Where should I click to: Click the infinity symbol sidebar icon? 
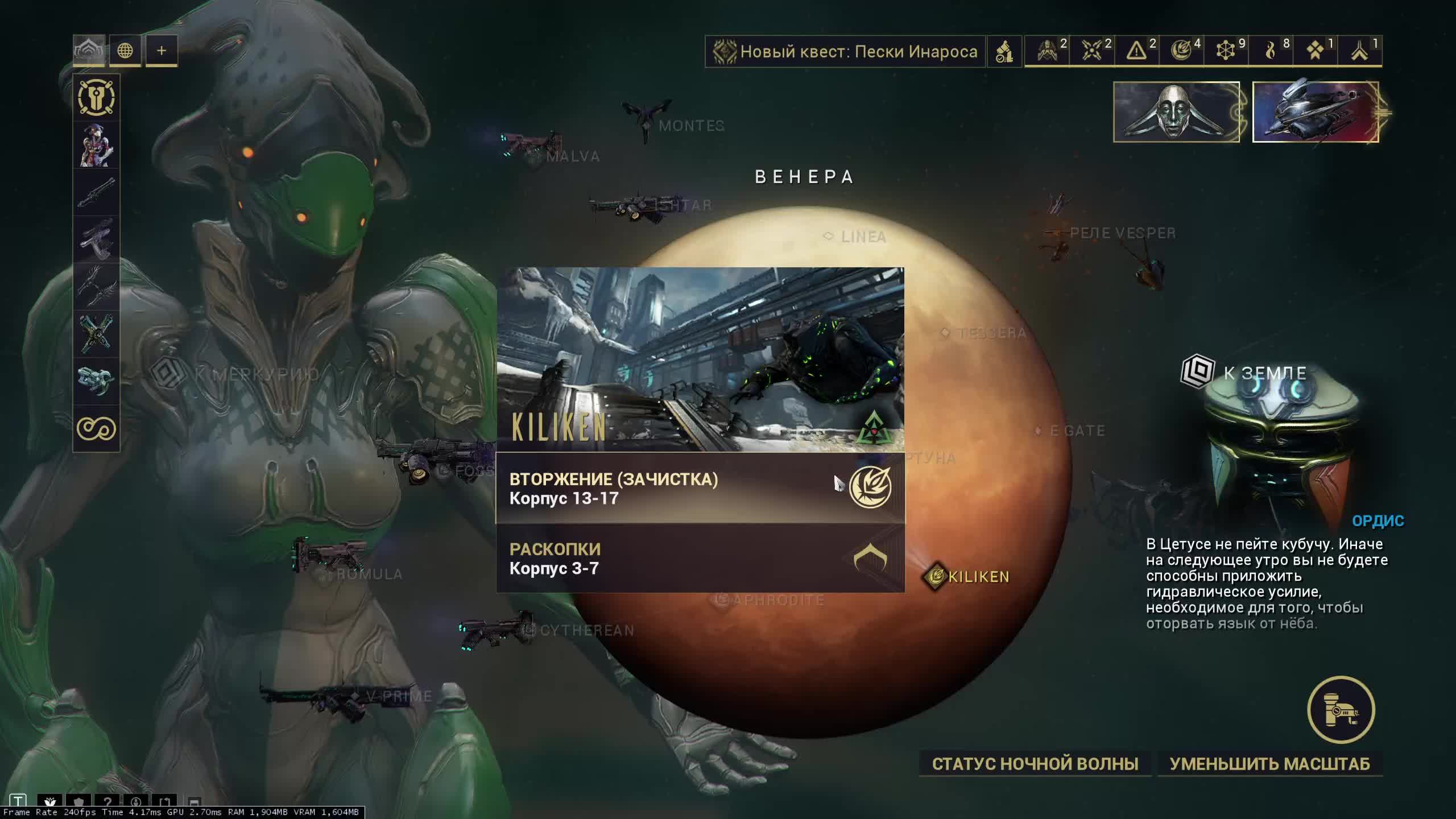pos(96,428)
